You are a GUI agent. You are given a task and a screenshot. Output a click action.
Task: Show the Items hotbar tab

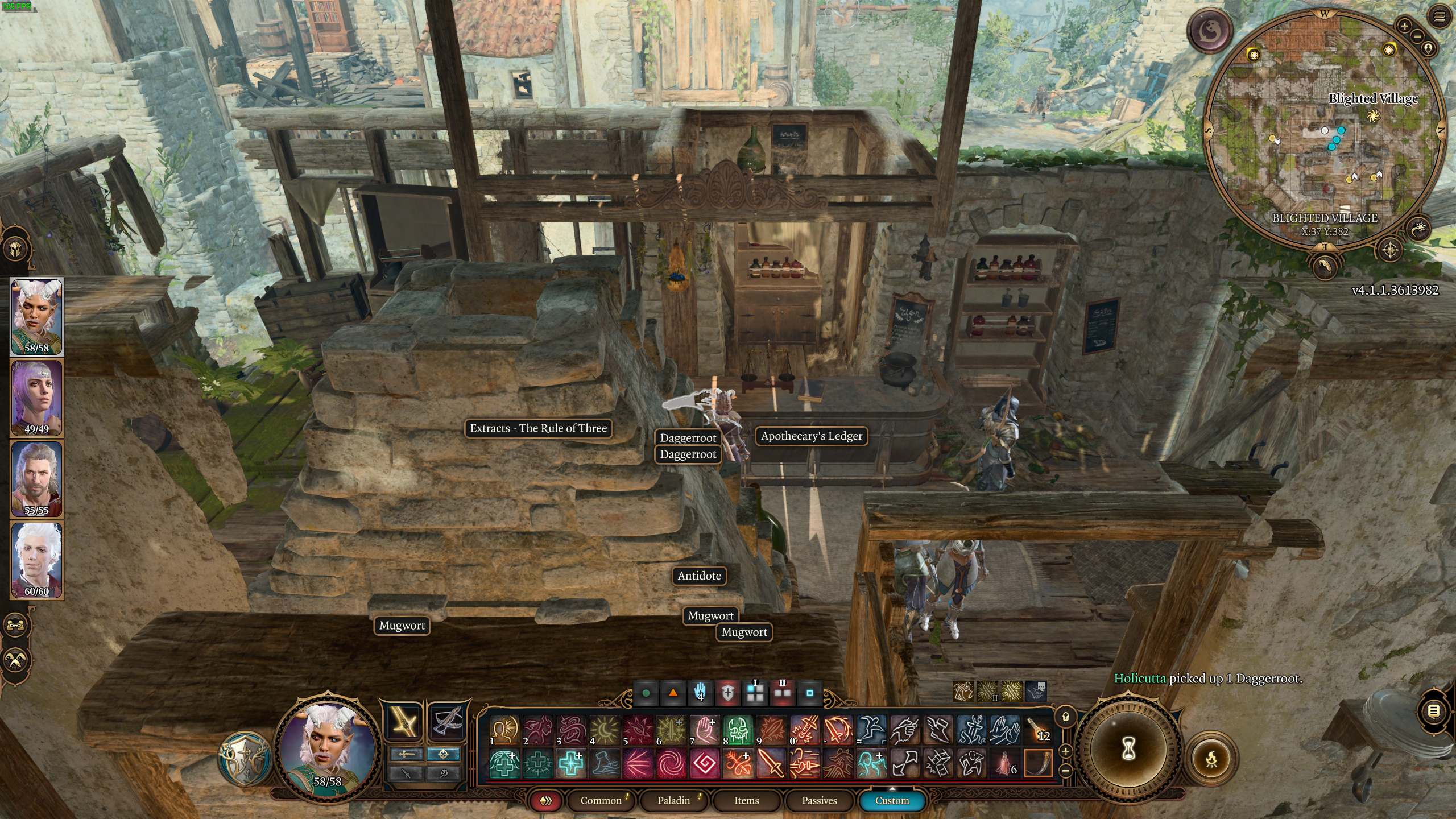(746, 800)
